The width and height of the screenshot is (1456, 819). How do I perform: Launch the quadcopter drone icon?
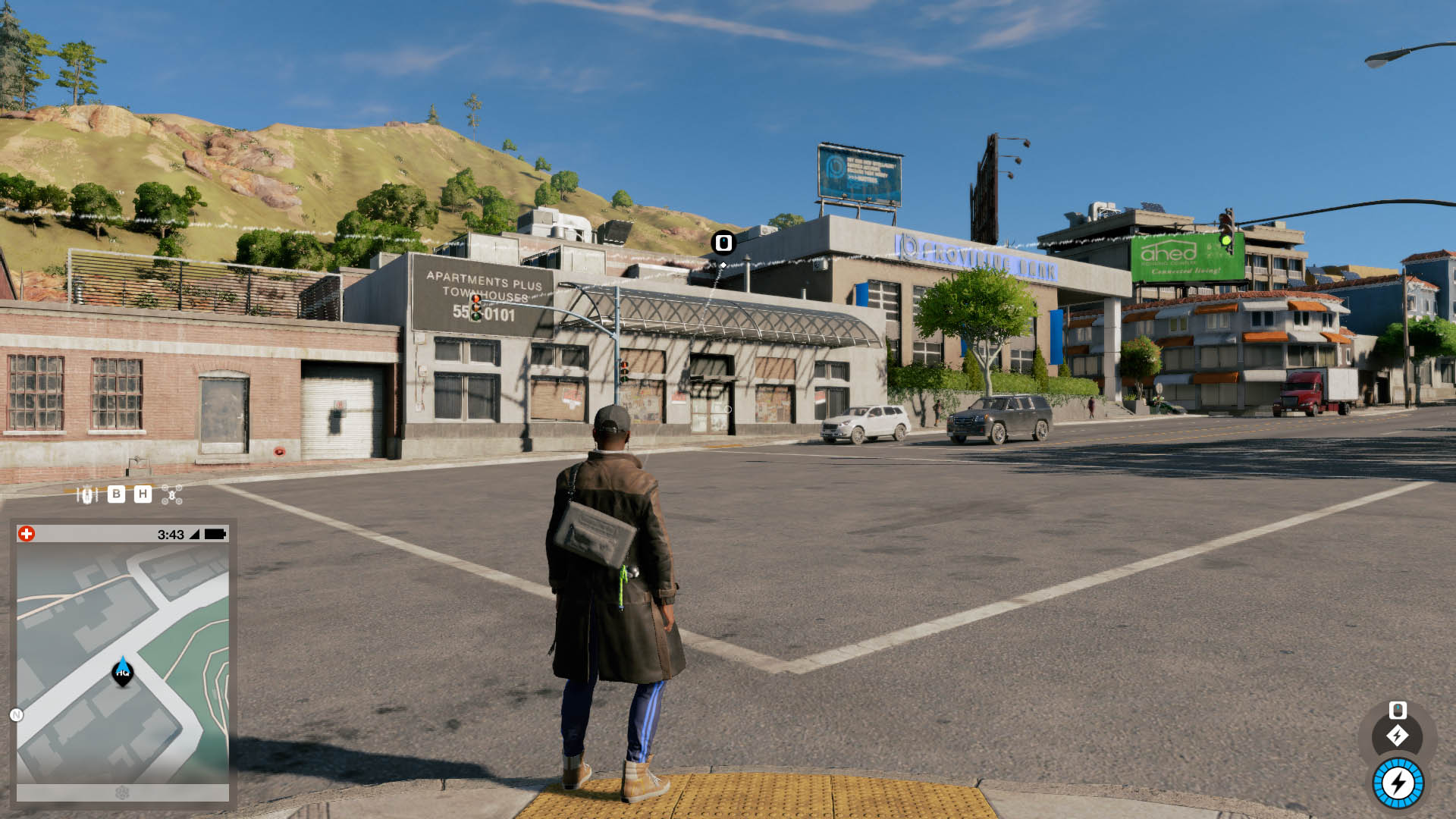tap(172, 495)
